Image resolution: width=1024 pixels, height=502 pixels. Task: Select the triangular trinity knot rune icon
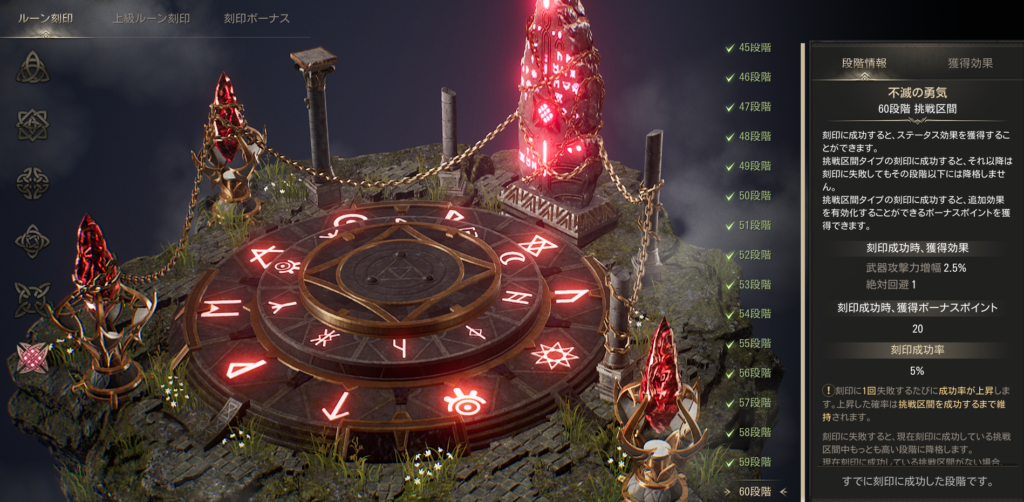[x=33, y=66]
